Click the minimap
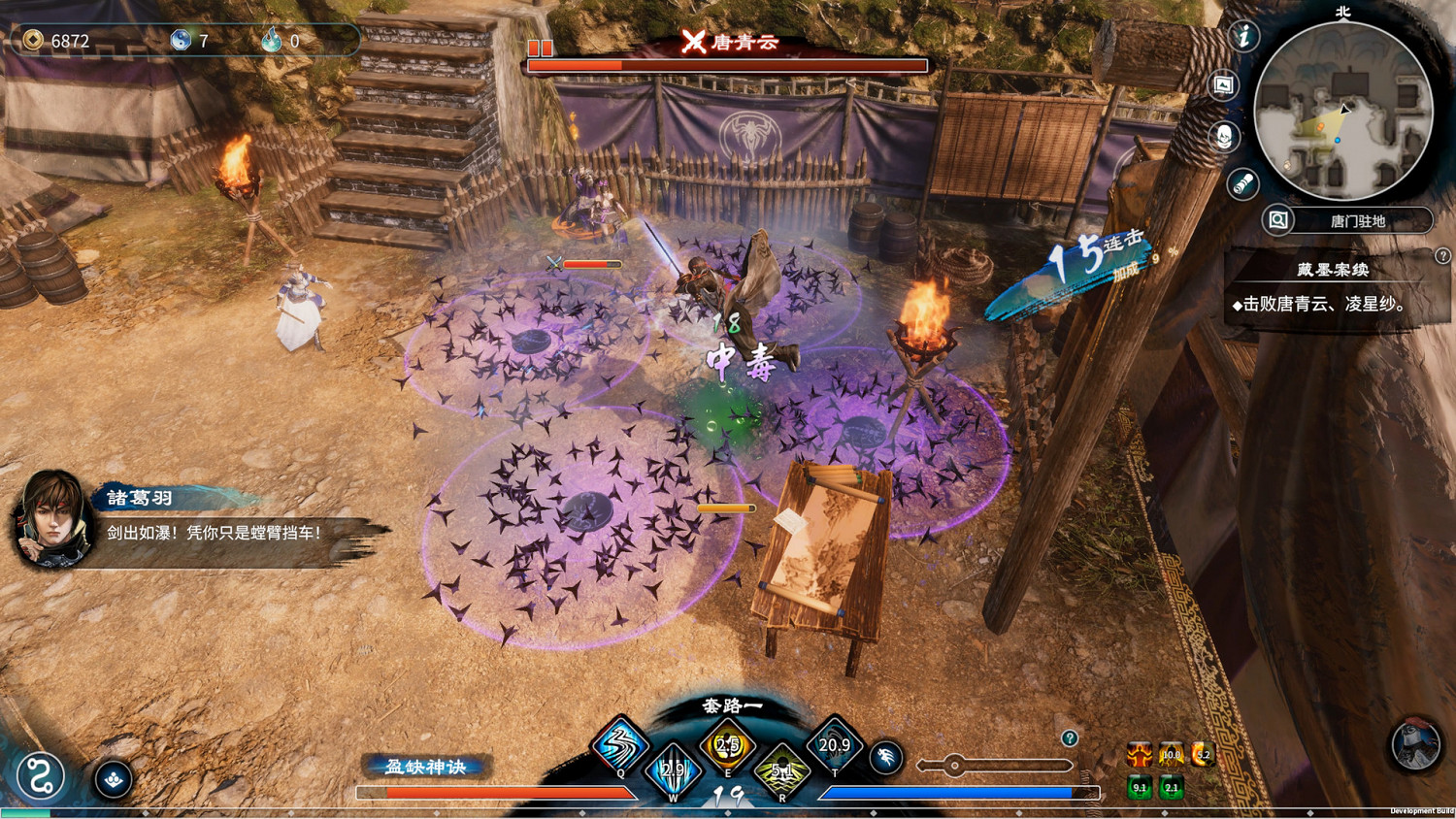This screenshot has height=819, width=1456. (1342, 111)
